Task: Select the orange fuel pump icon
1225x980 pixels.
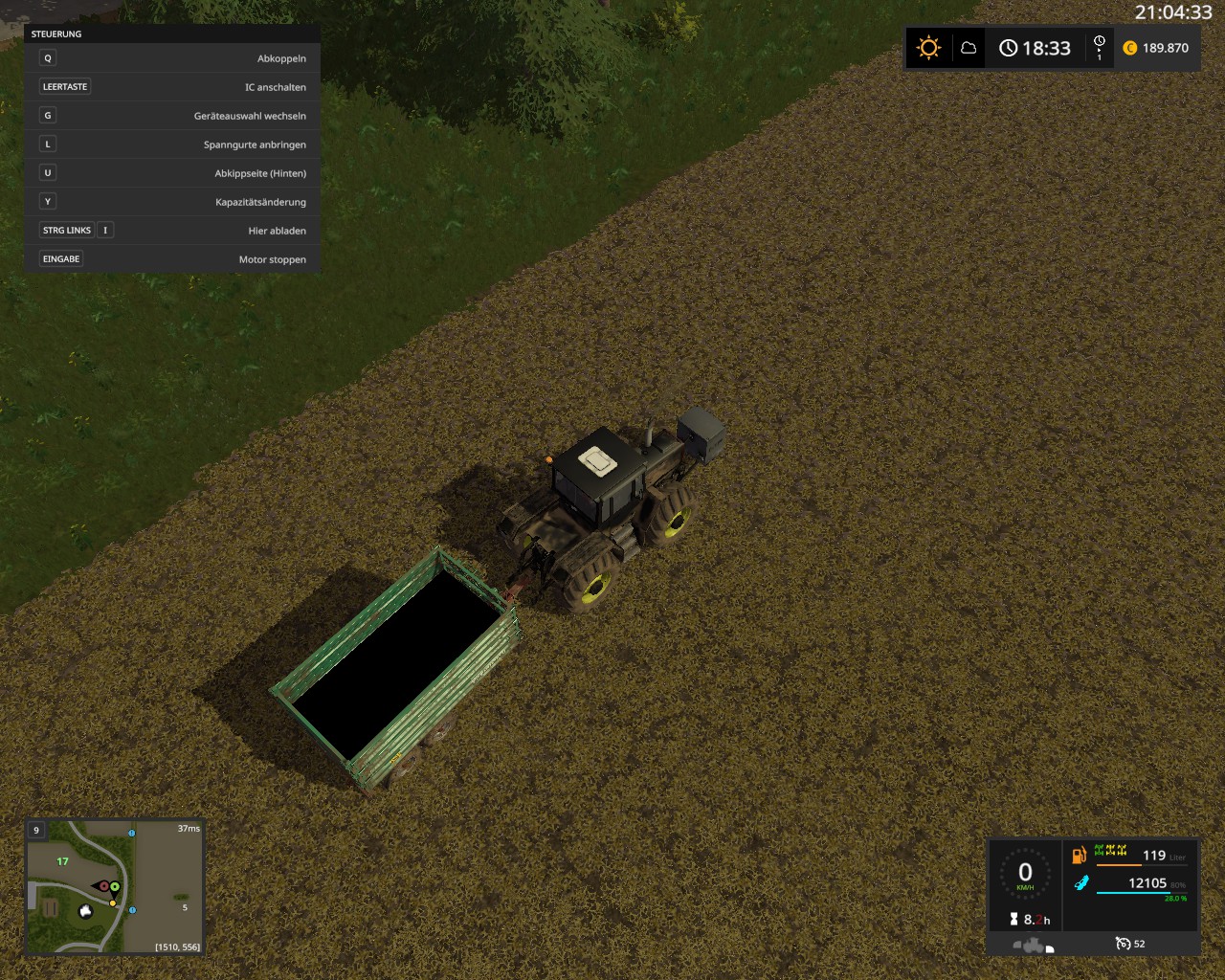Action: [x=1079, y=855]
